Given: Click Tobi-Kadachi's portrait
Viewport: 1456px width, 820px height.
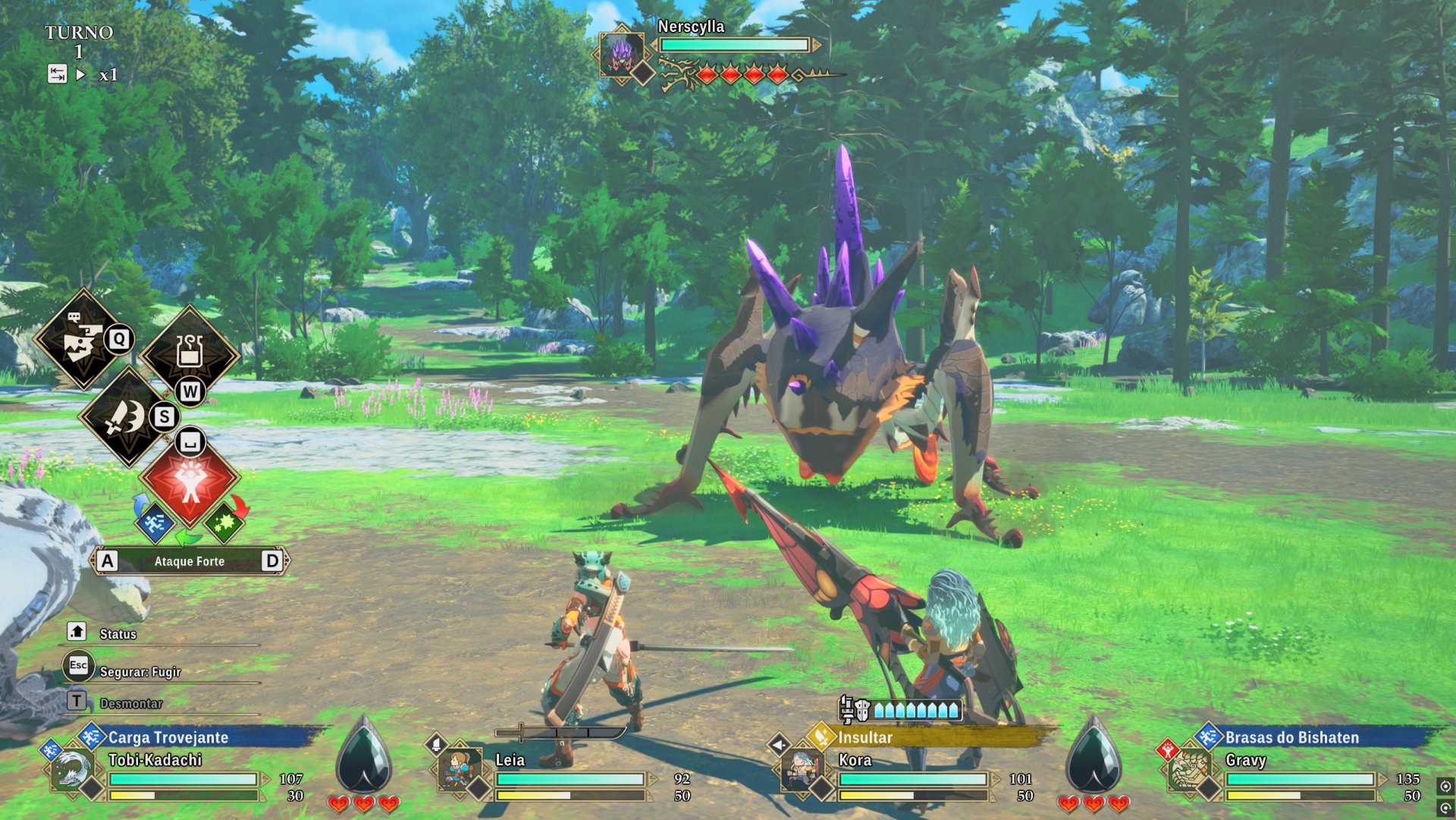Looking at the screenshot, I should tap(71, 771).
